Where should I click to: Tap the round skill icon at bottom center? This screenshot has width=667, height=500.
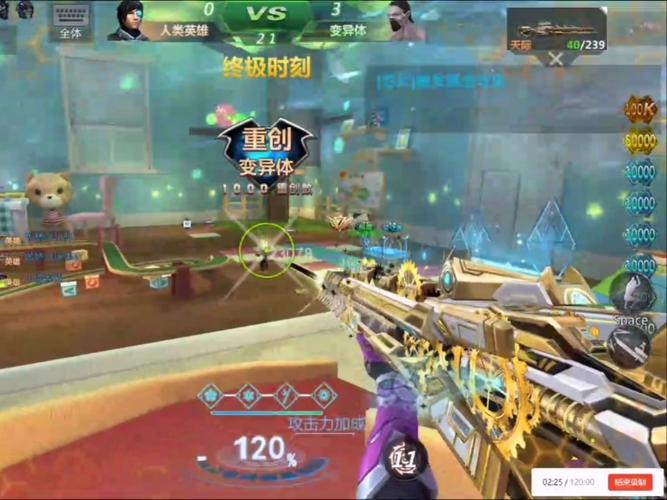[403, 459]
